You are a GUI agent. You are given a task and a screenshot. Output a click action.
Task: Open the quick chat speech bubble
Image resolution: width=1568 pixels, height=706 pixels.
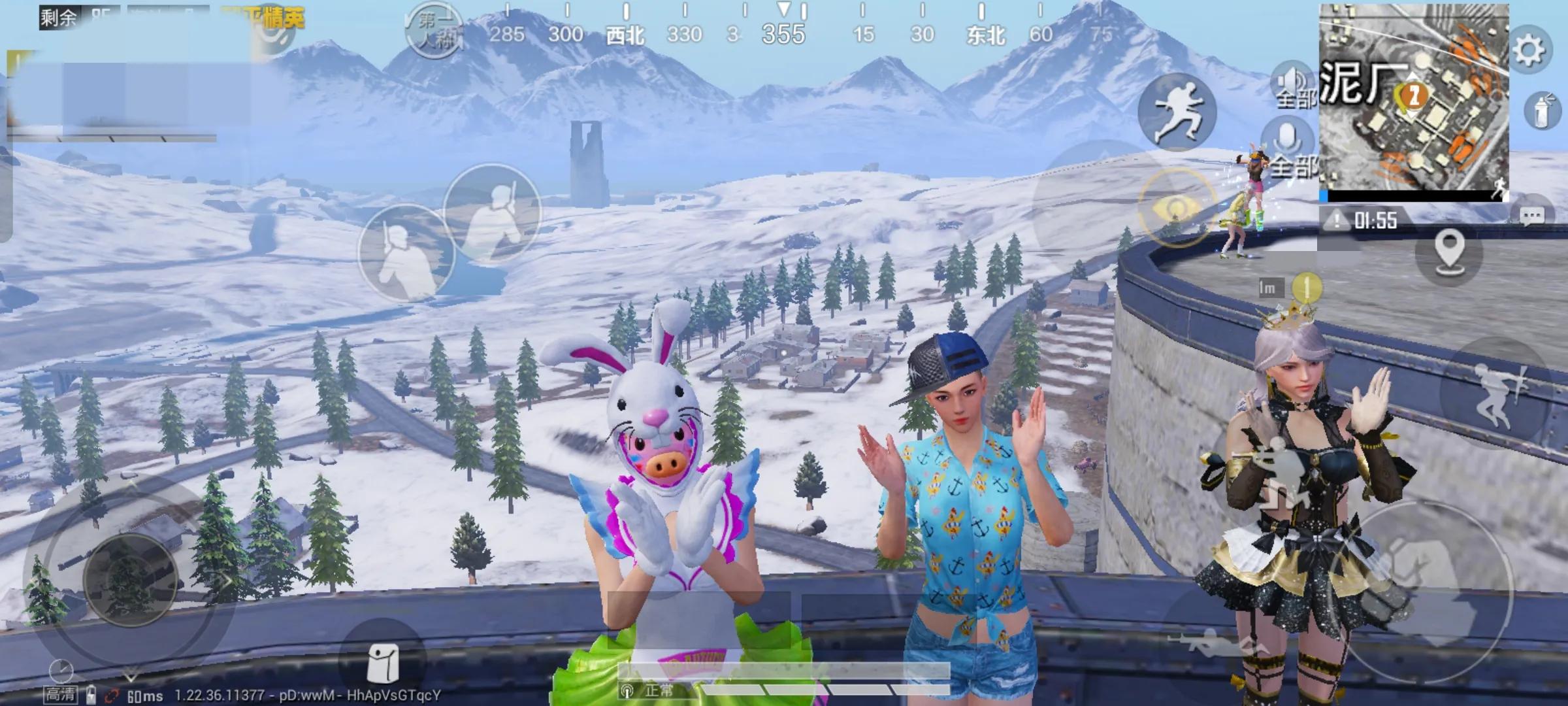[1531, 216]
